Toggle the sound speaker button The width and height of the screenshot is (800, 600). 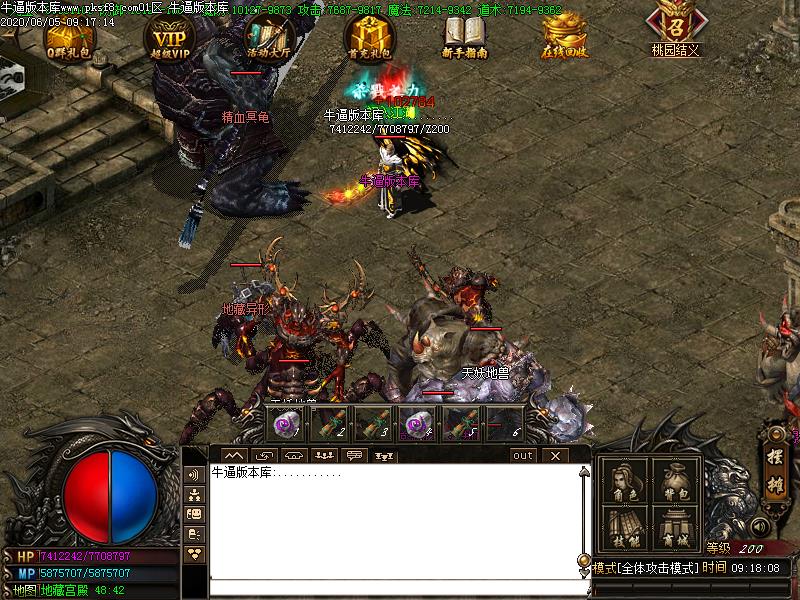pyautogui.click(x=760, y=526)
